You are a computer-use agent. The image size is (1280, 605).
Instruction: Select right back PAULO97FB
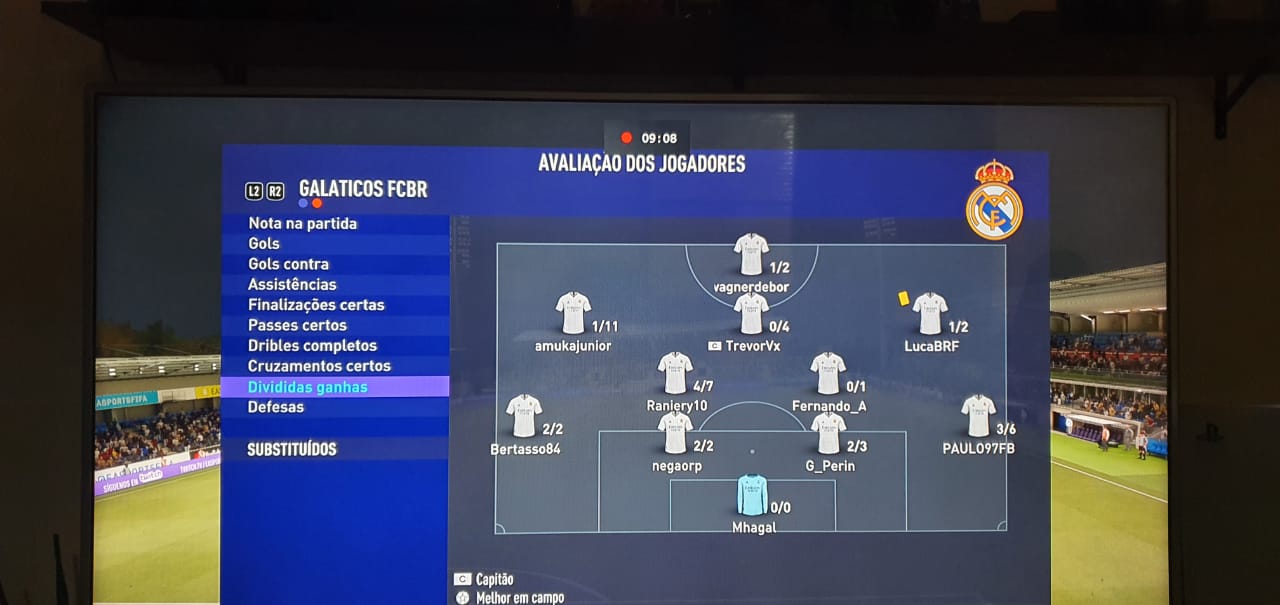pyautogui.click(x=978, y=415)
